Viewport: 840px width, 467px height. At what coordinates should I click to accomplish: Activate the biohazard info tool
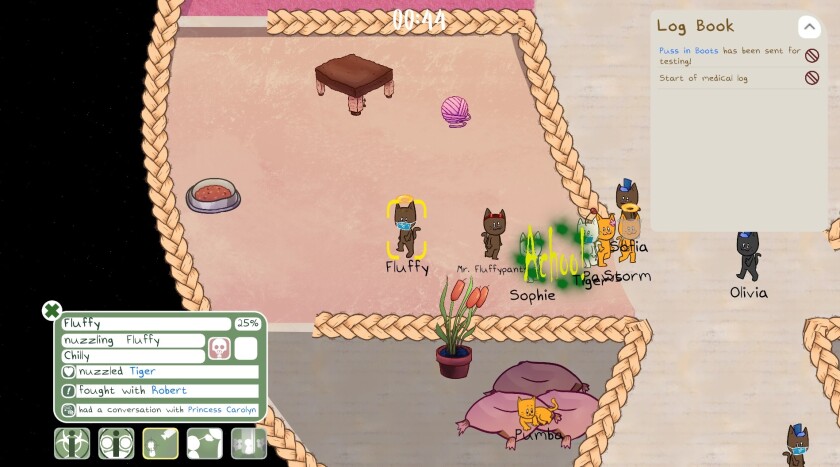point(72,443)
